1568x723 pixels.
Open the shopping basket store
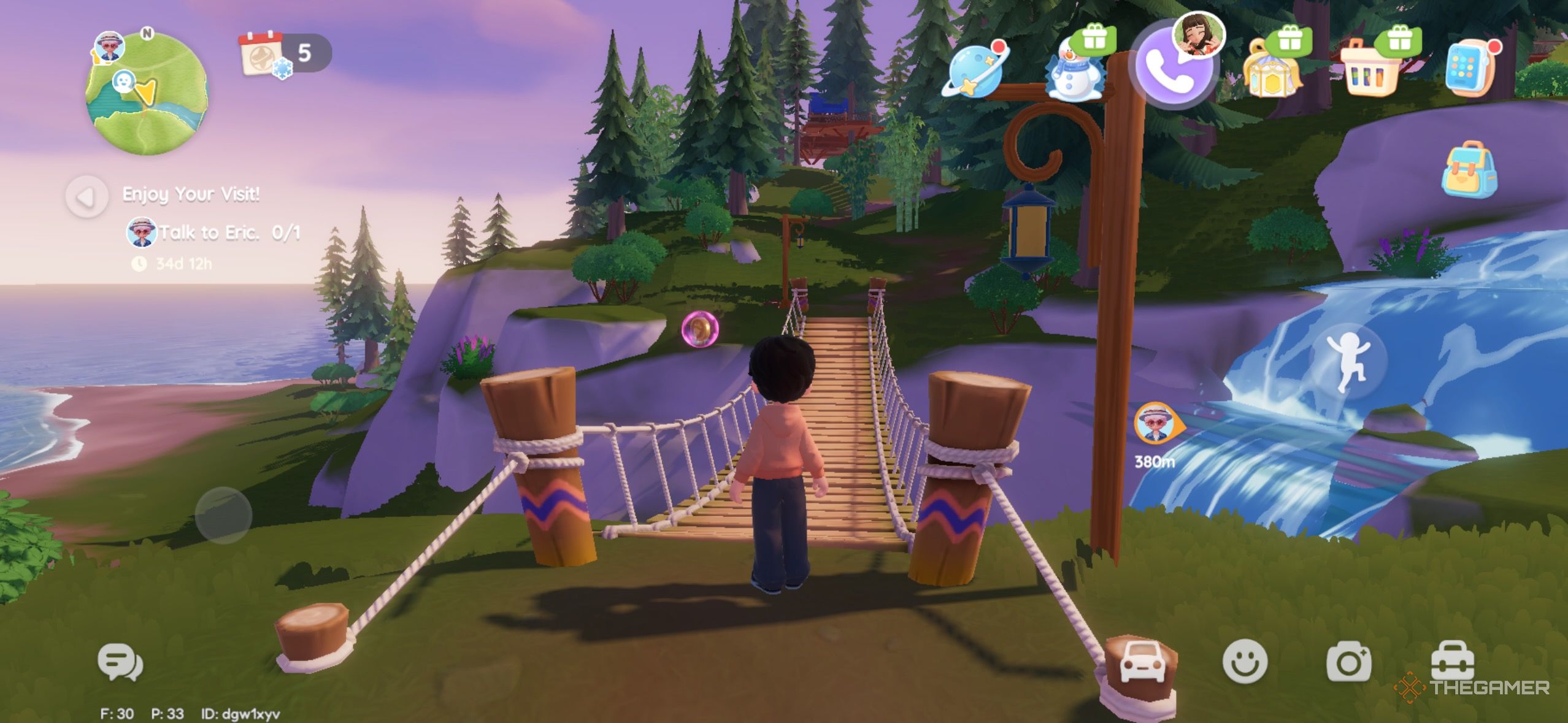(1372, 69)
